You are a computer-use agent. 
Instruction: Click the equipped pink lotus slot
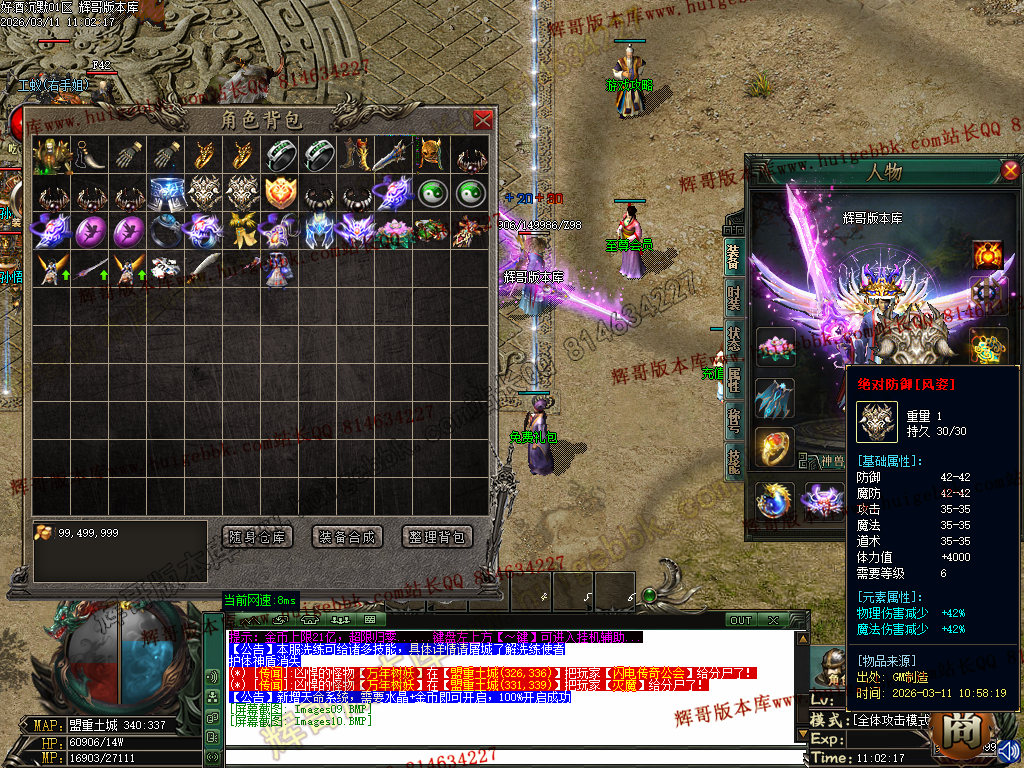coord(775,348)
